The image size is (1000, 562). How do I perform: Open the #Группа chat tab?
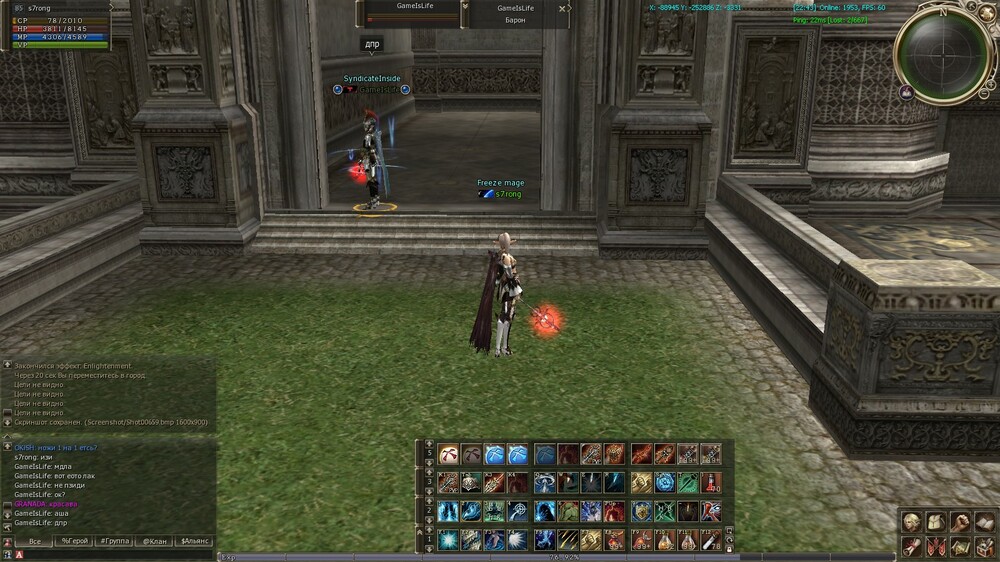click(x=113, y=541)
